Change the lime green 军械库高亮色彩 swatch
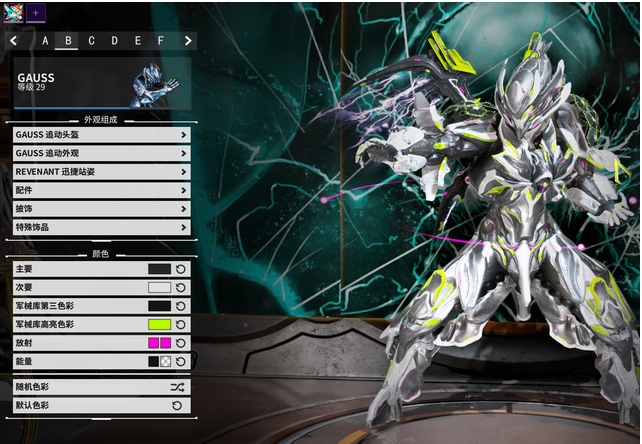The width and height of the screenshot is (642, 444). (x=159, y=325)
